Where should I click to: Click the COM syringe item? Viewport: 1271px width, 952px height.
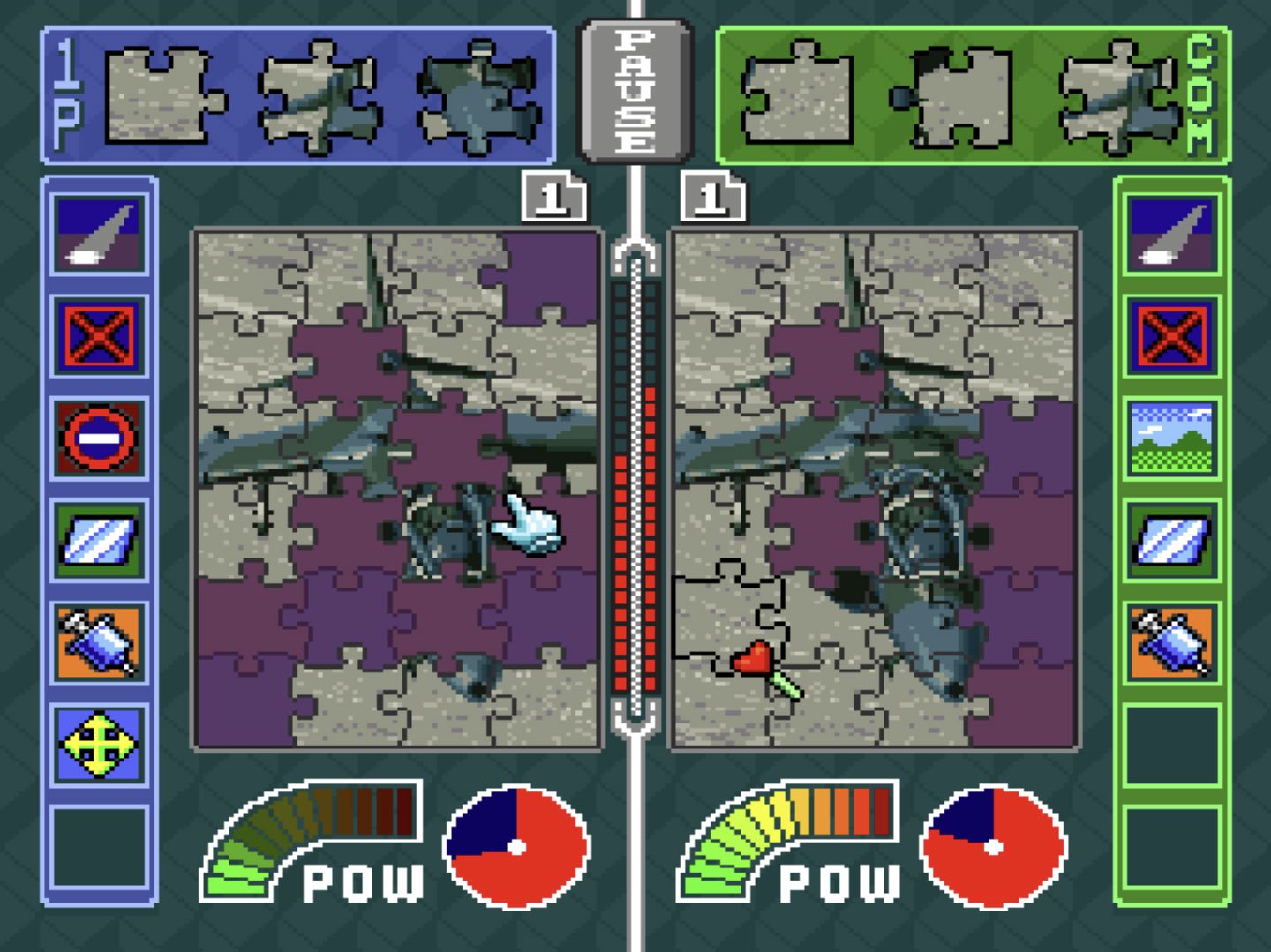pos(1171,642)
